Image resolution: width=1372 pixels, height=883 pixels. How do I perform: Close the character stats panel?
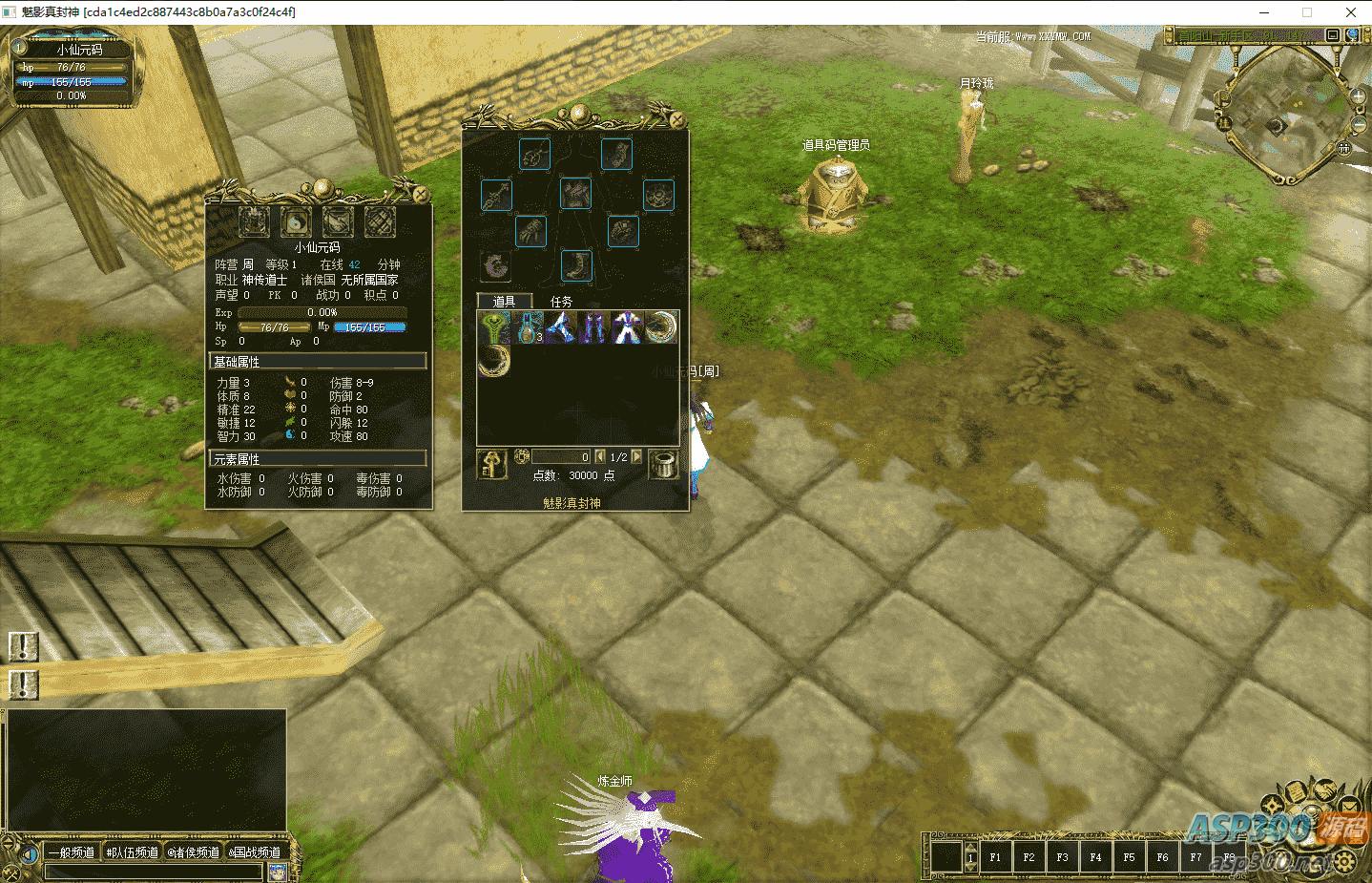[x=421, y=193]
